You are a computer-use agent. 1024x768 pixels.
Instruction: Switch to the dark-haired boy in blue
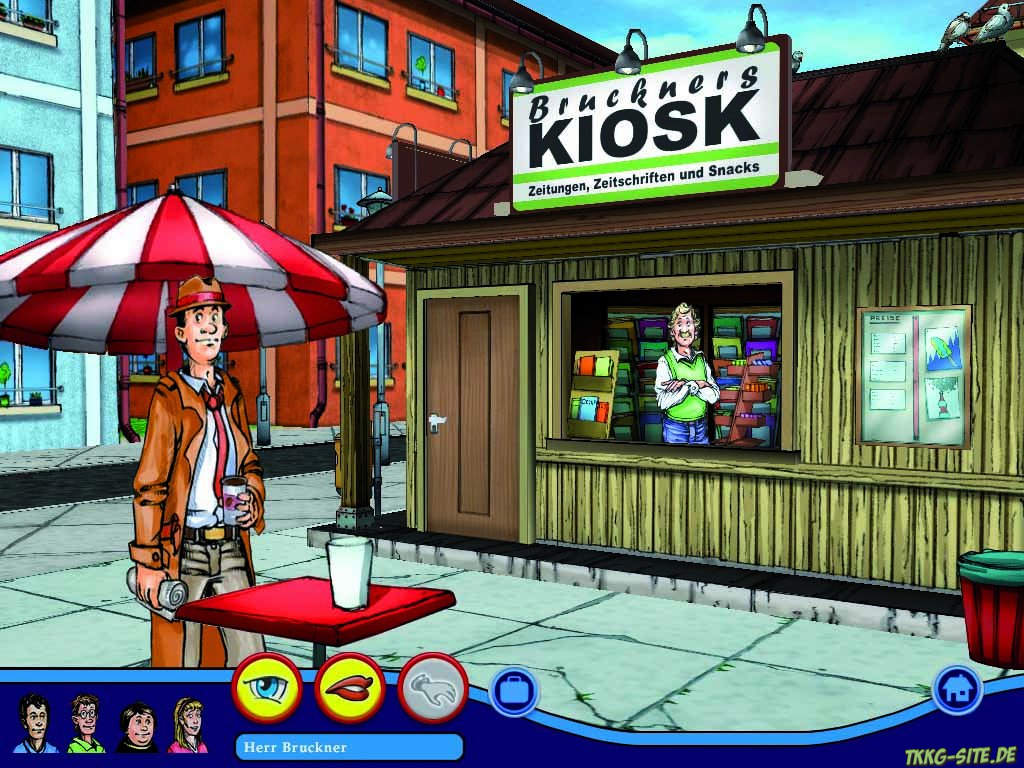[35, 722]
